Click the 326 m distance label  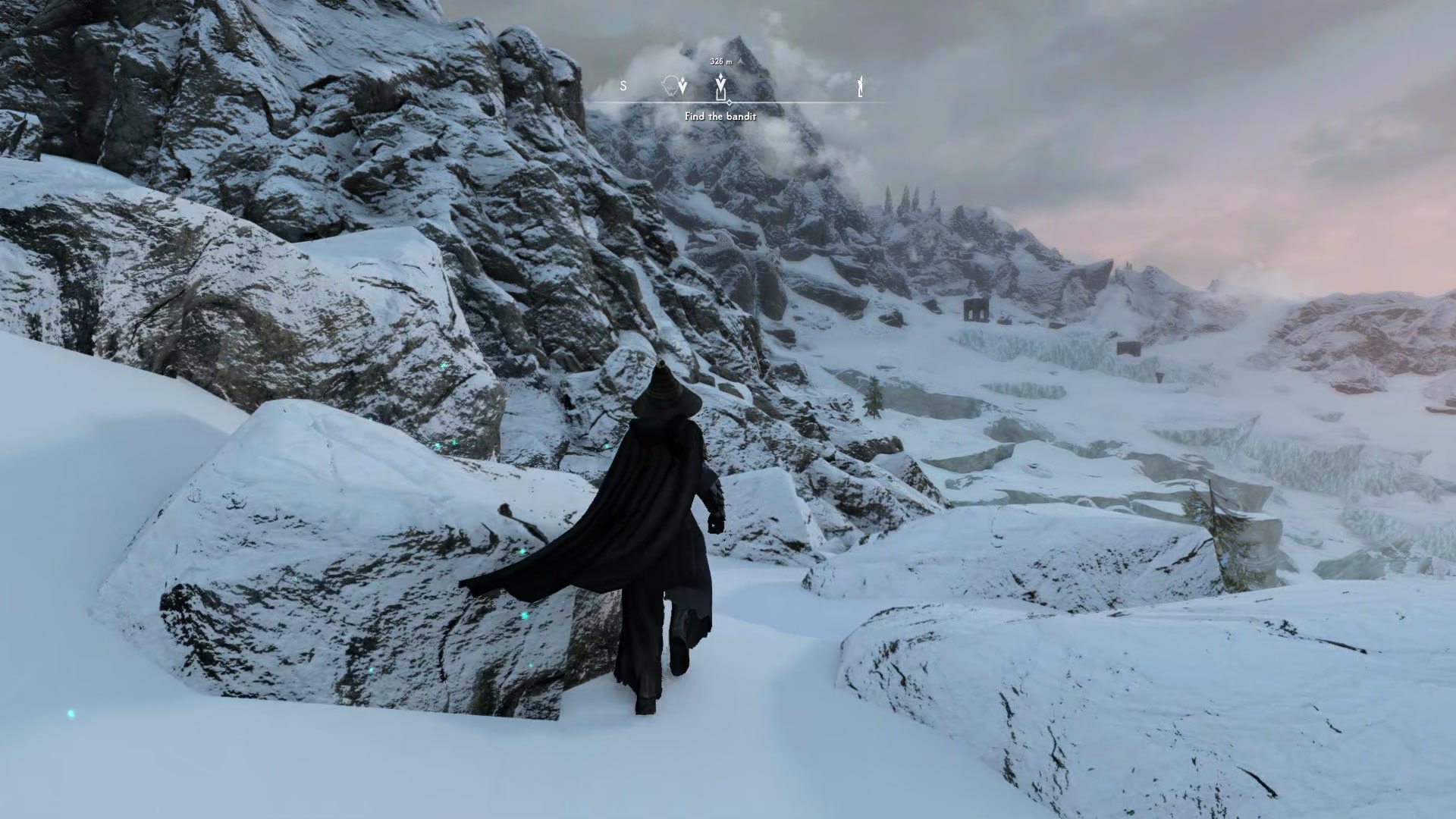[x=719, y=61]
